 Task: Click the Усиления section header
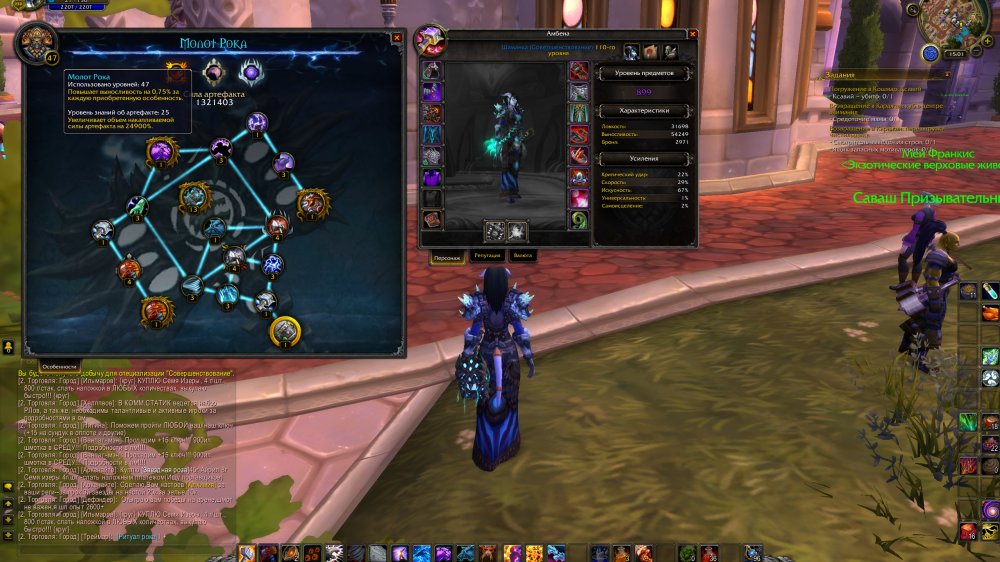(643, 158)
